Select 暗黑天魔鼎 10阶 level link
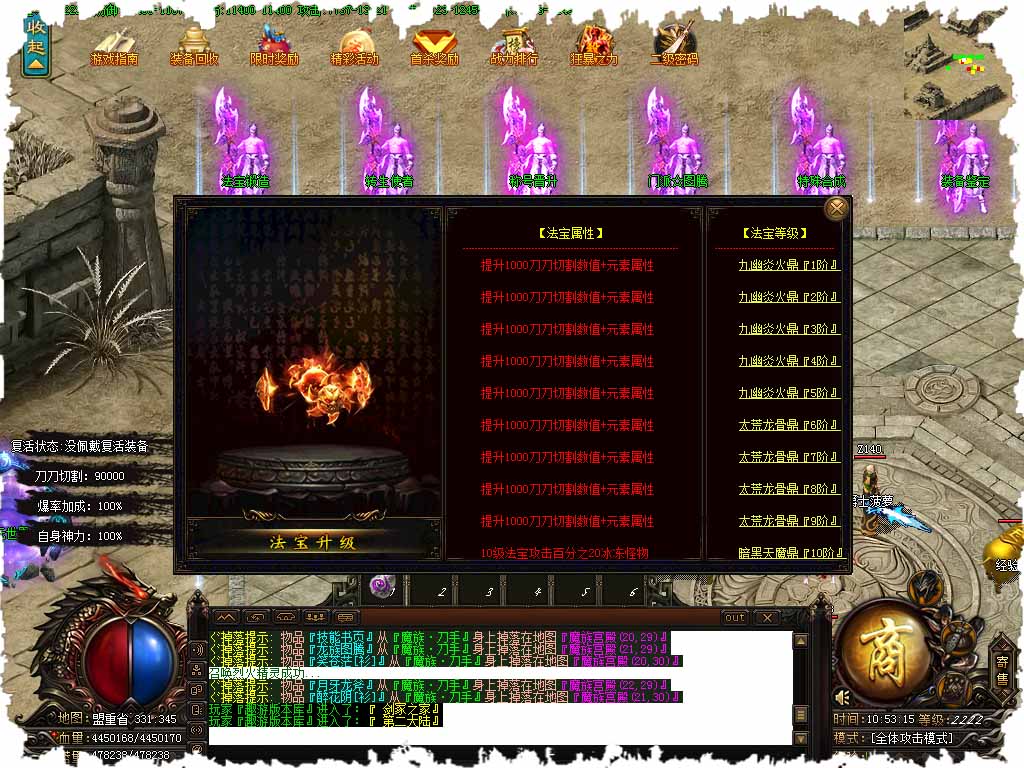1024x768 pixels. (x=789, y=553)
